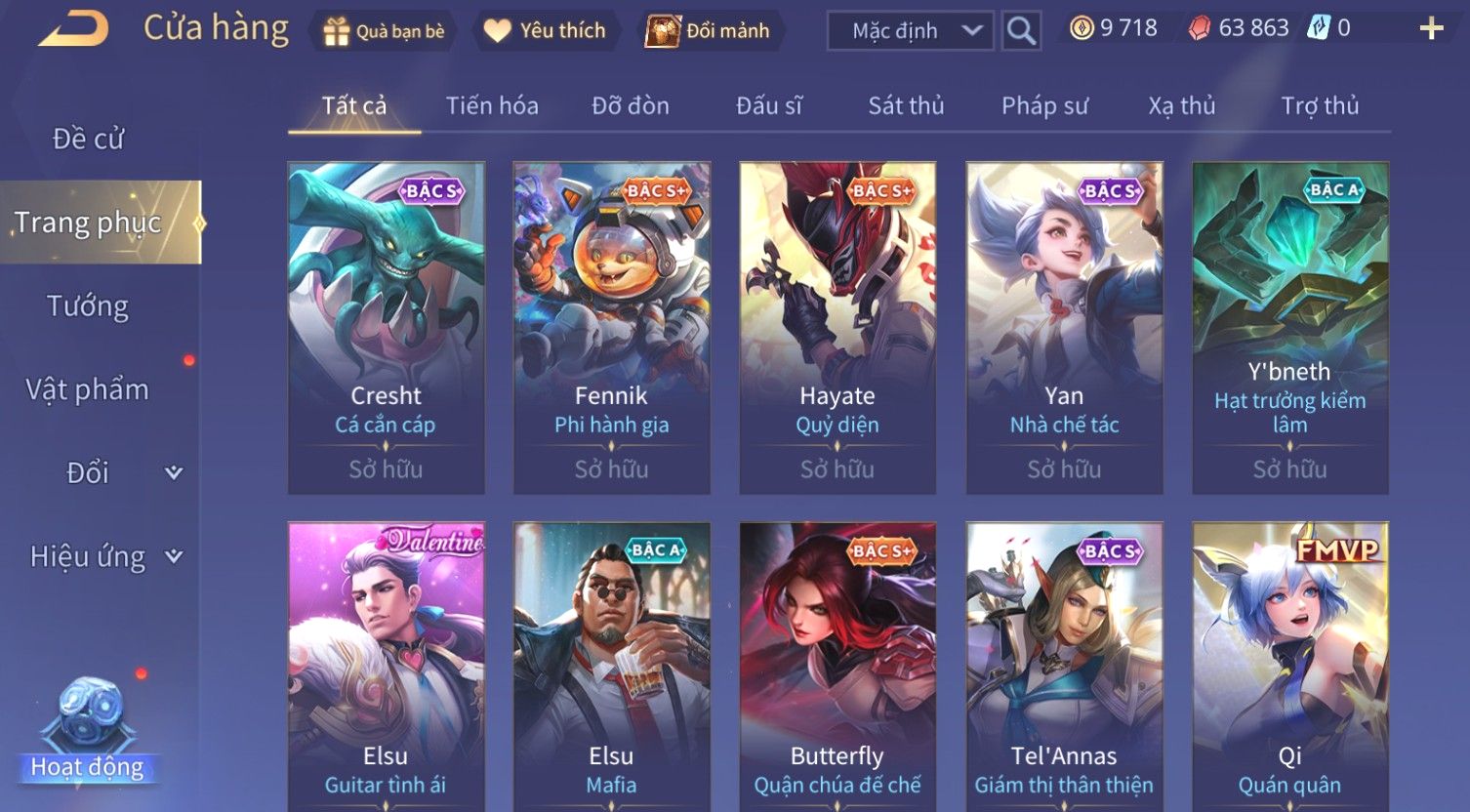Viewport: 1470px width, 812px height.
Task: Open Đổi mảnh fragment exchange
Action: [711, 31]
